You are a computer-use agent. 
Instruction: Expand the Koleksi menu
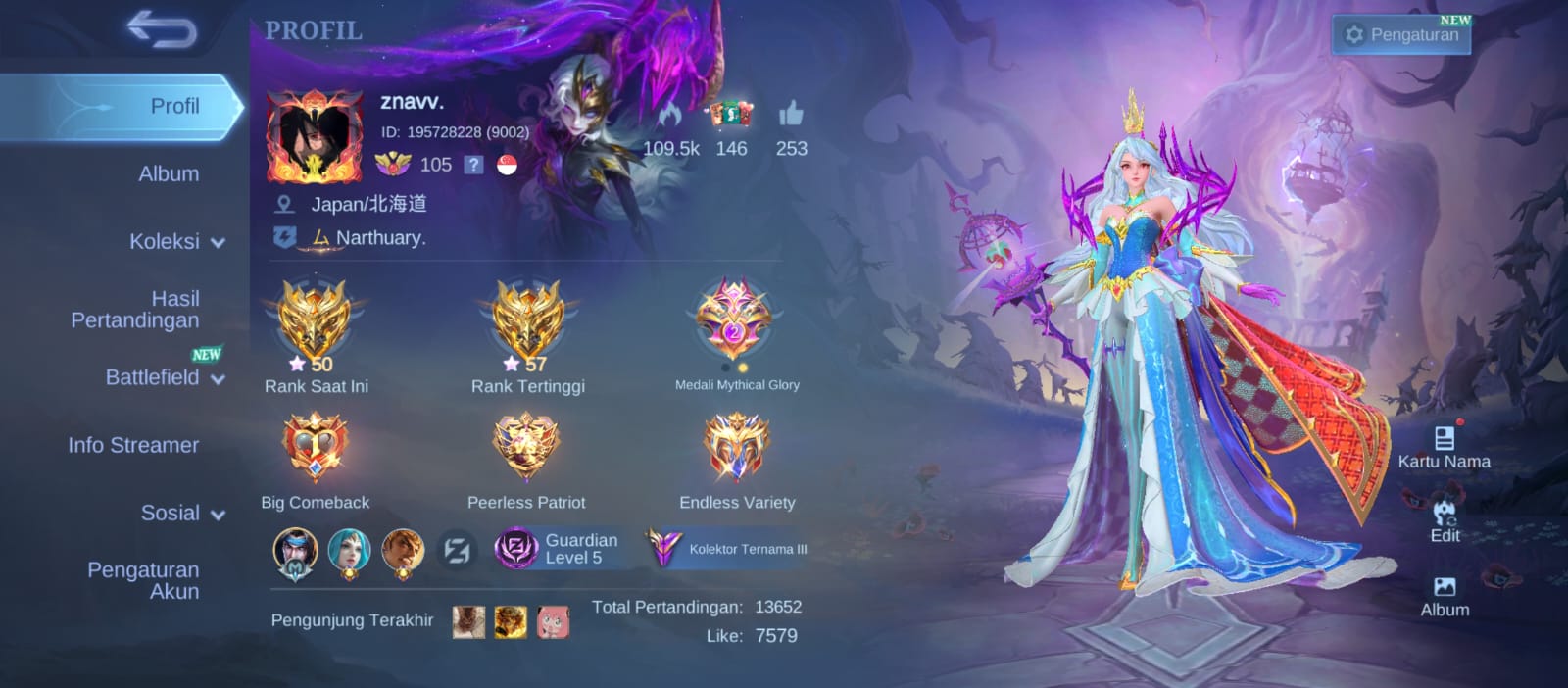pyautogui.click(x=176, y=241)
